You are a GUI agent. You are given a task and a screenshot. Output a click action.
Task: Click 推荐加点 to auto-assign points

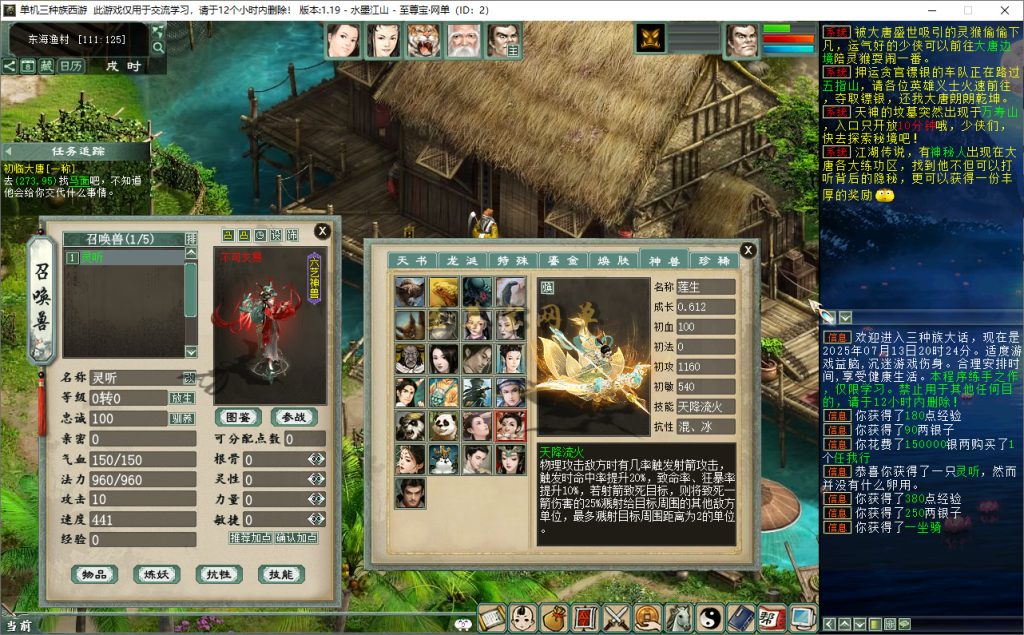[x=250, y=537]
